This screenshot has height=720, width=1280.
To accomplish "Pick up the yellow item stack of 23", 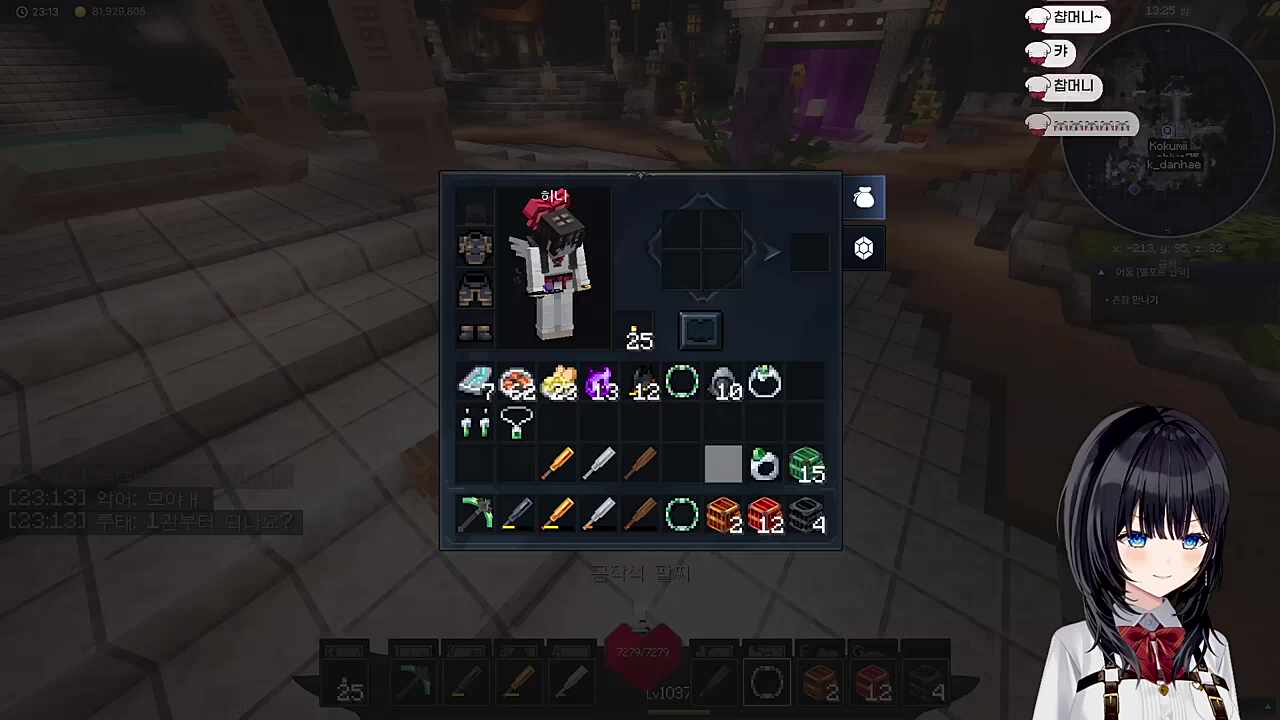I will click(x=558, y=383).
